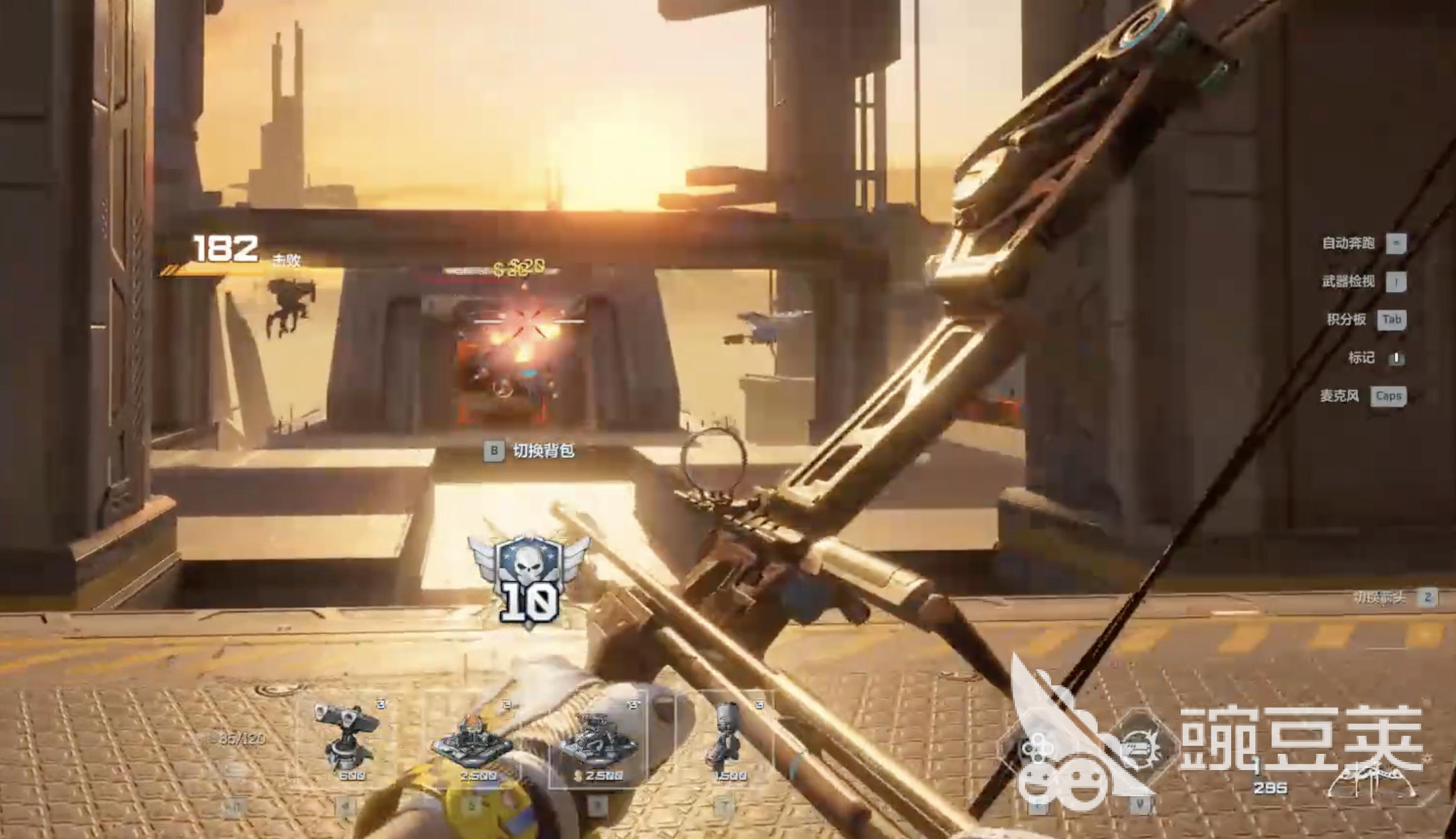The width and height of the screenshot is (1456, 839).
Task: Select the twin-barrel turret costing 600
Action: click(x=345, y=739)
